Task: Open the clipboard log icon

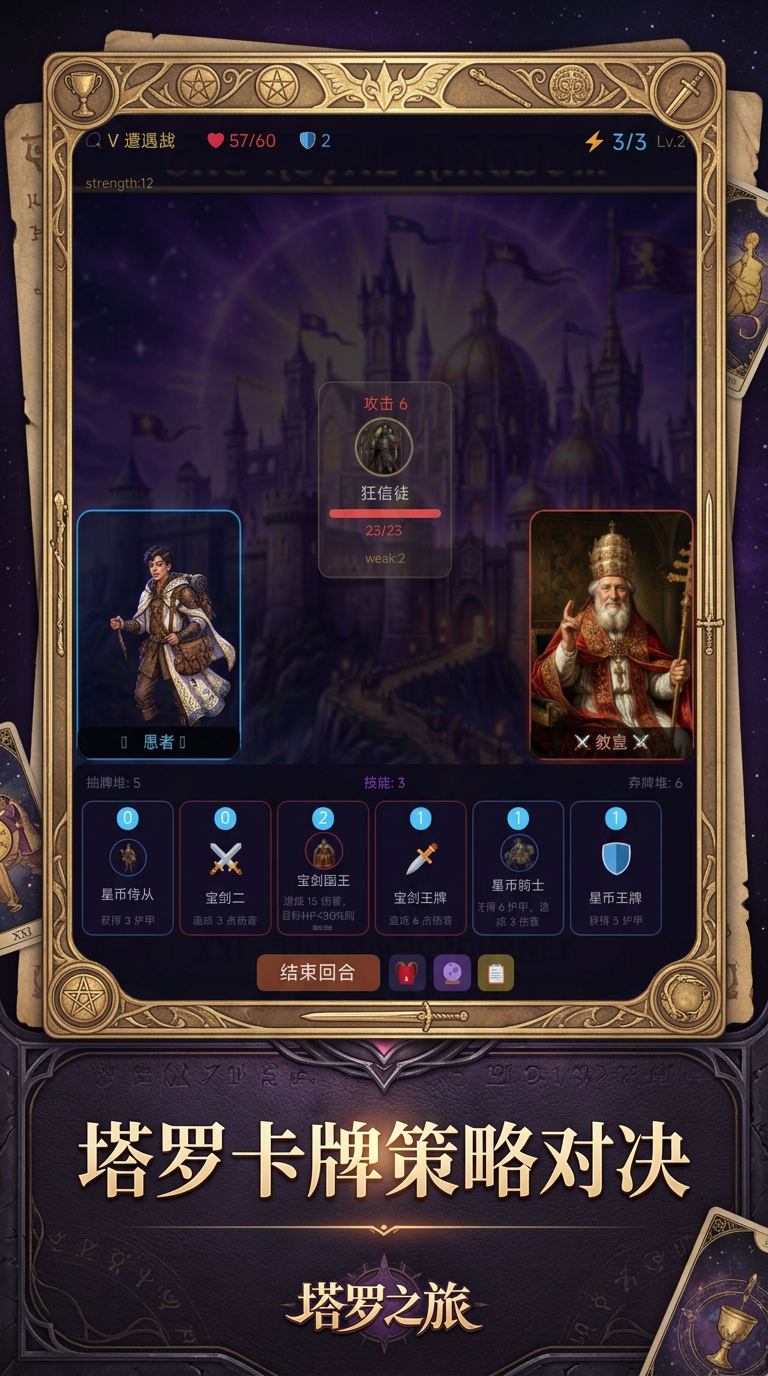Action: coord(496,973)
